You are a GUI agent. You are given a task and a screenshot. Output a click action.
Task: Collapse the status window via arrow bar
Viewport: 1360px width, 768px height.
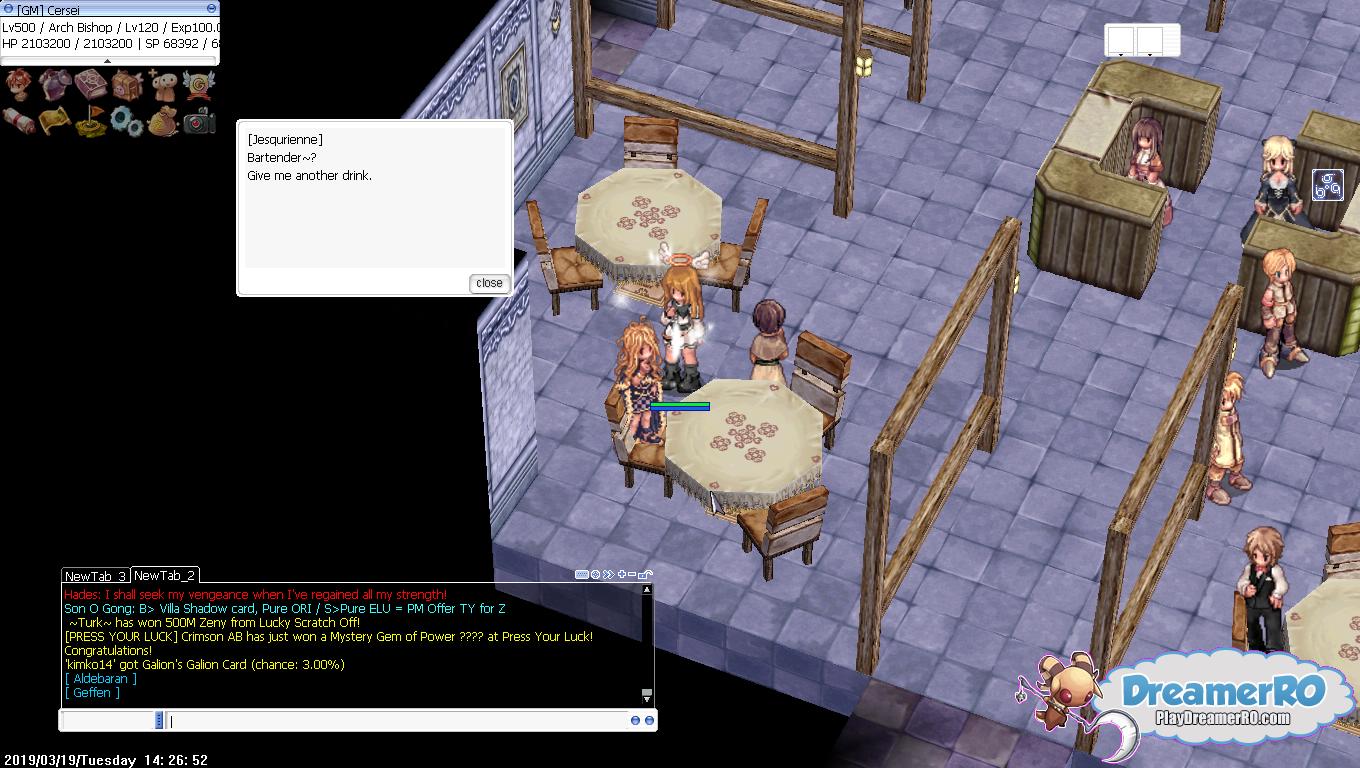[108, 61]
